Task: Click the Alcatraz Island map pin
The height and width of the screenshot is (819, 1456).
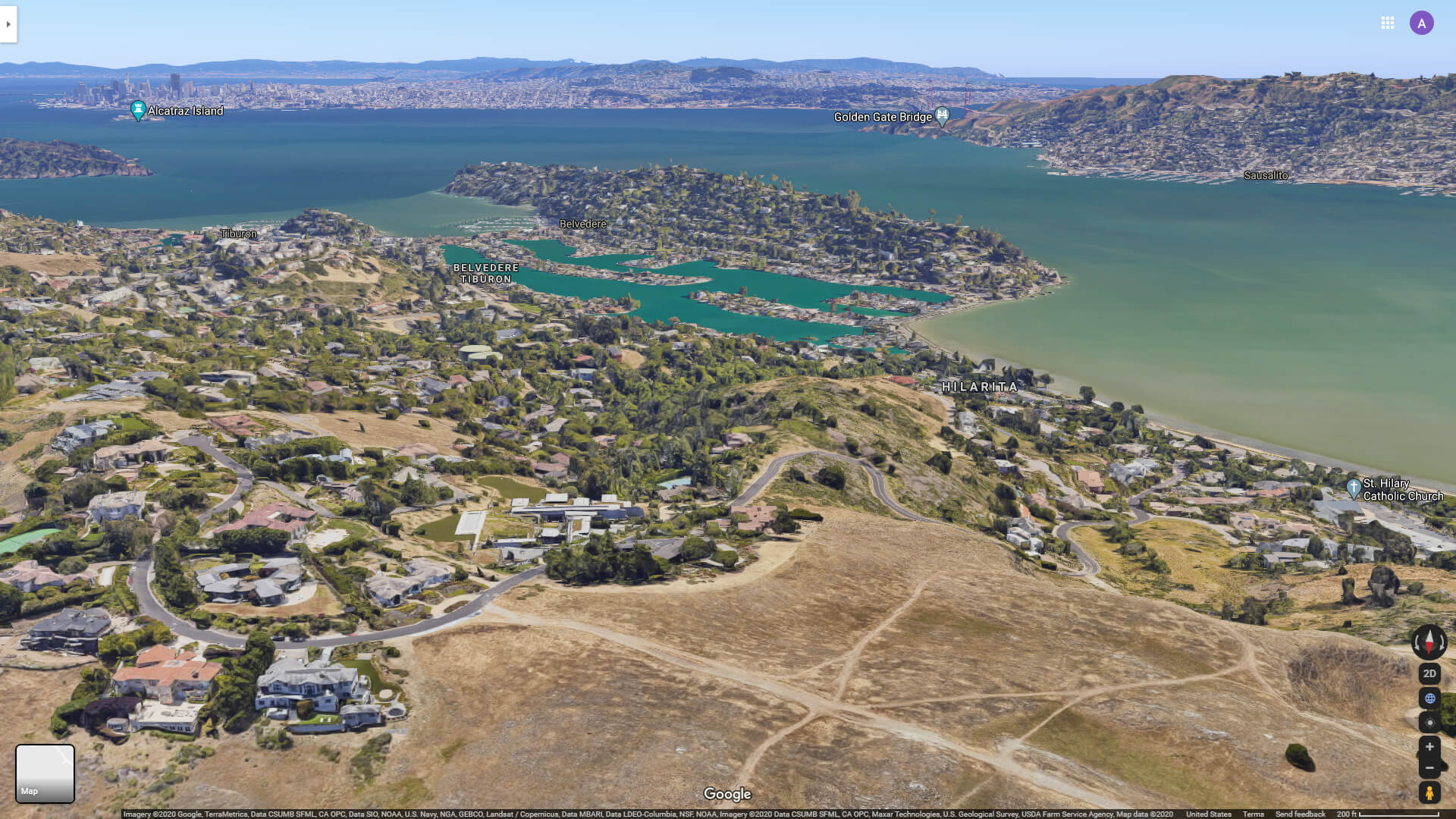Action: [x=138, y=107]
